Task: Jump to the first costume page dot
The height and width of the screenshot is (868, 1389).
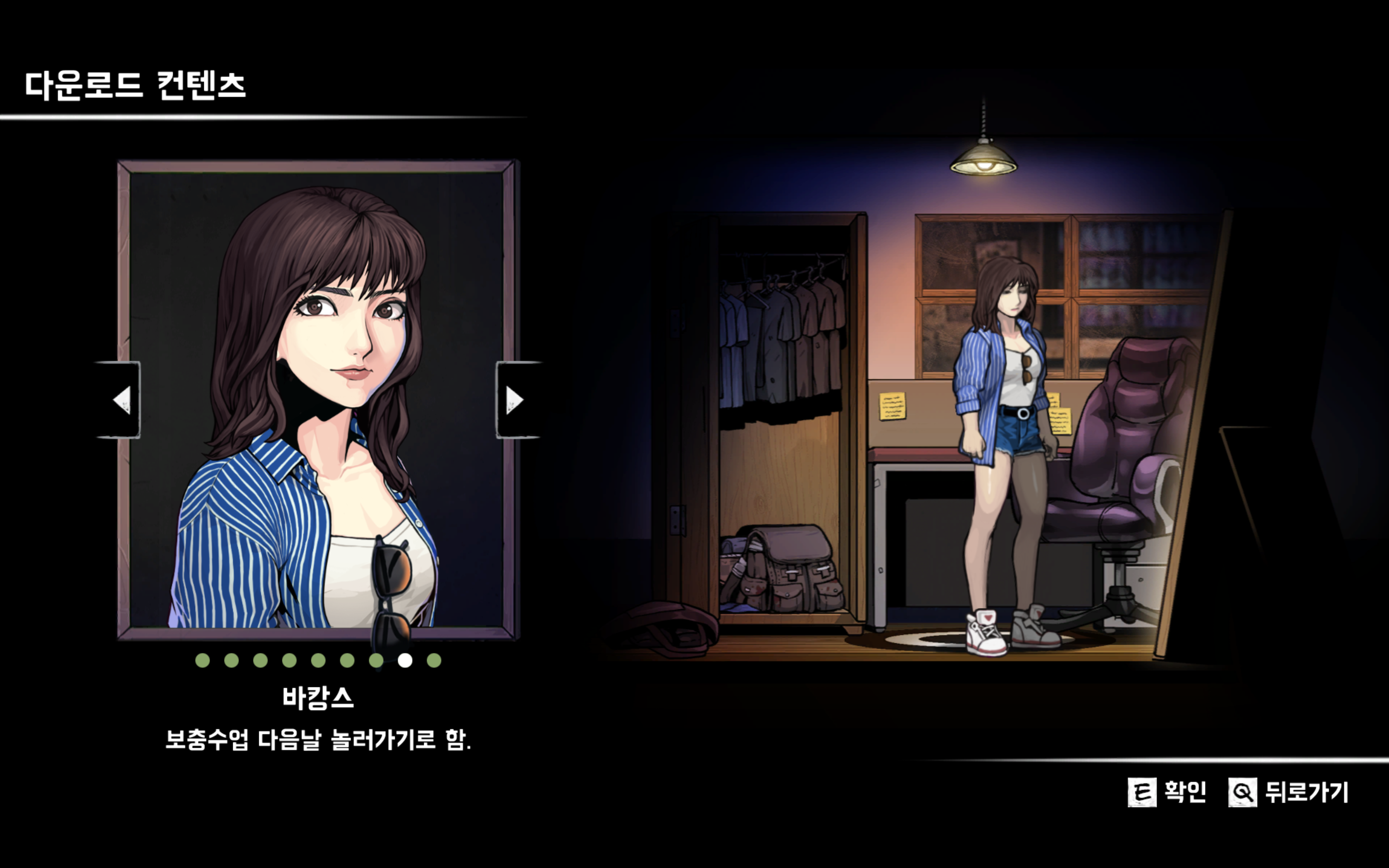Action: pos(202,660)
